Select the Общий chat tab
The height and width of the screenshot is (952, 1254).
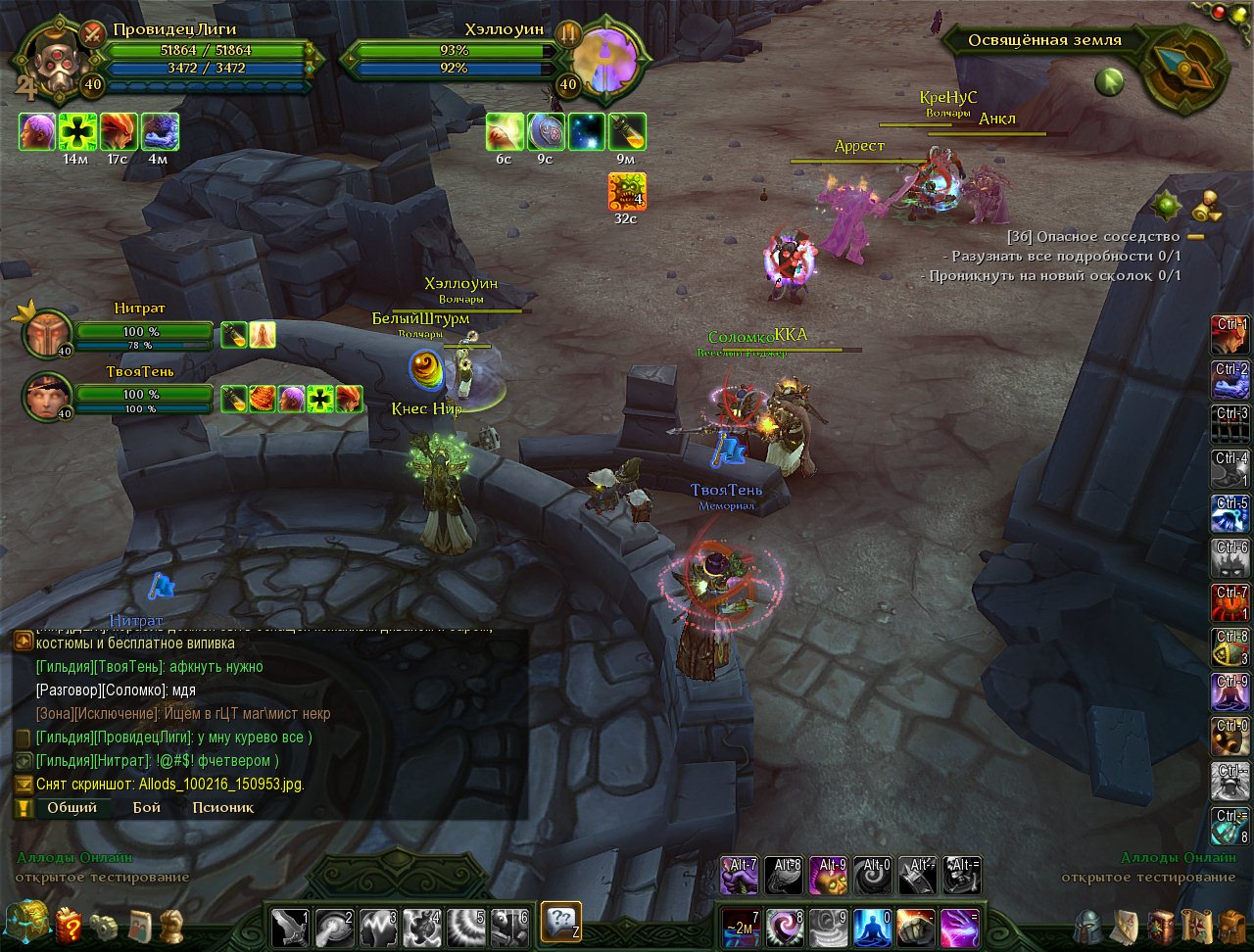[72, 808]
